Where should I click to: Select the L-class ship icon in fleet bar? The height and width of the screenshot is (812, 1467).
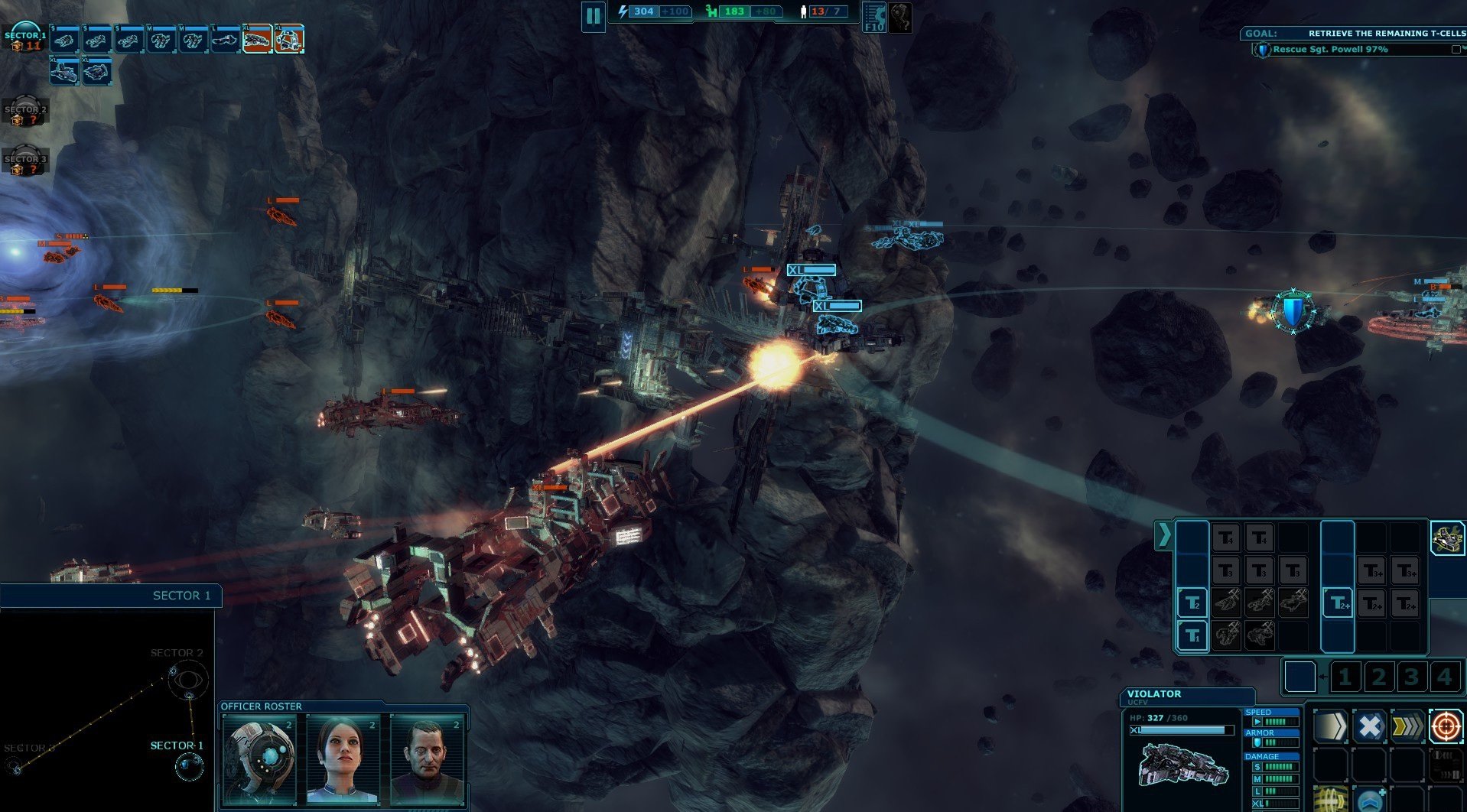coord(225,40)
